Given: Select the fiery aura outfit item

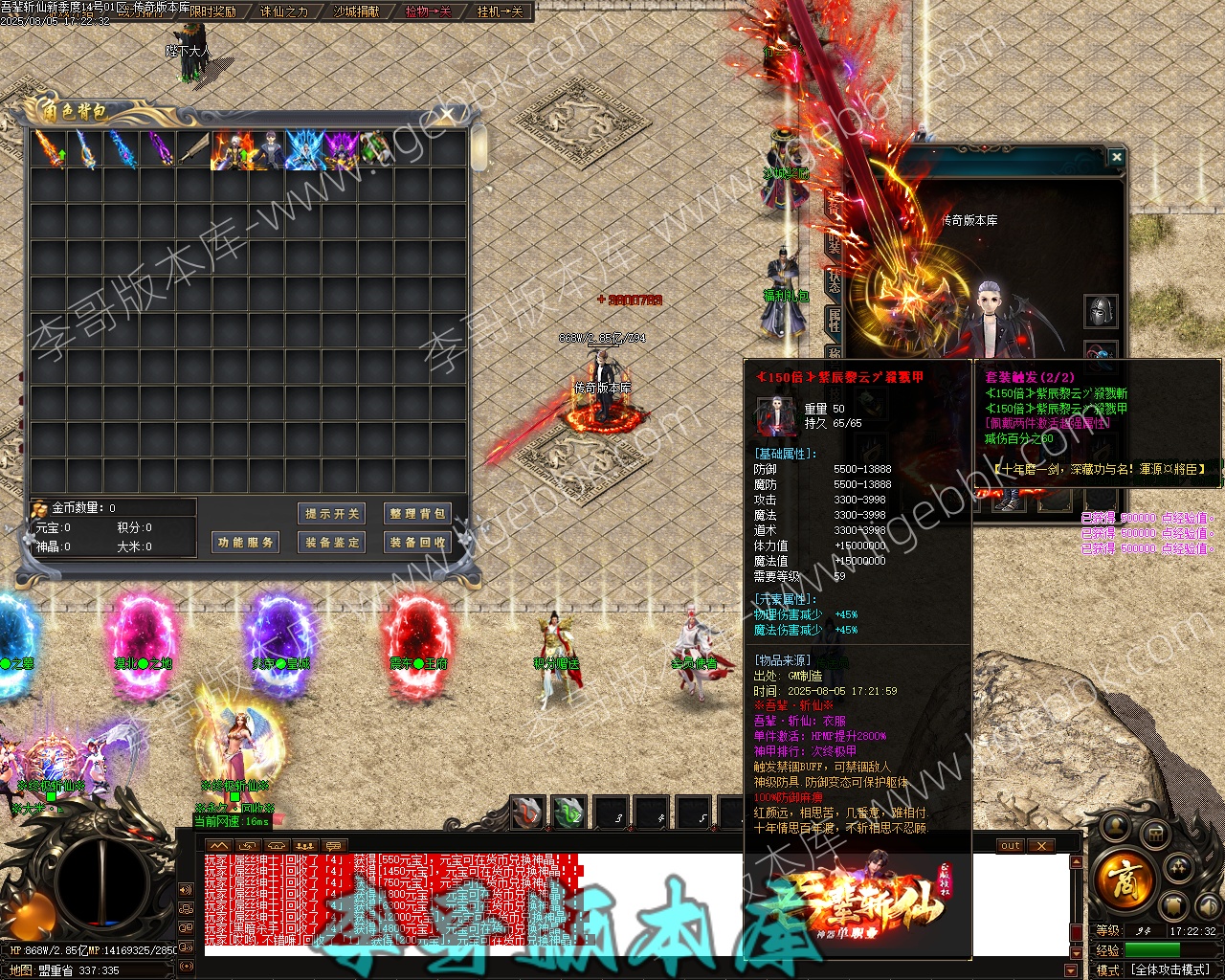Looking at the screenshot, I should click(x=231, y=150).
